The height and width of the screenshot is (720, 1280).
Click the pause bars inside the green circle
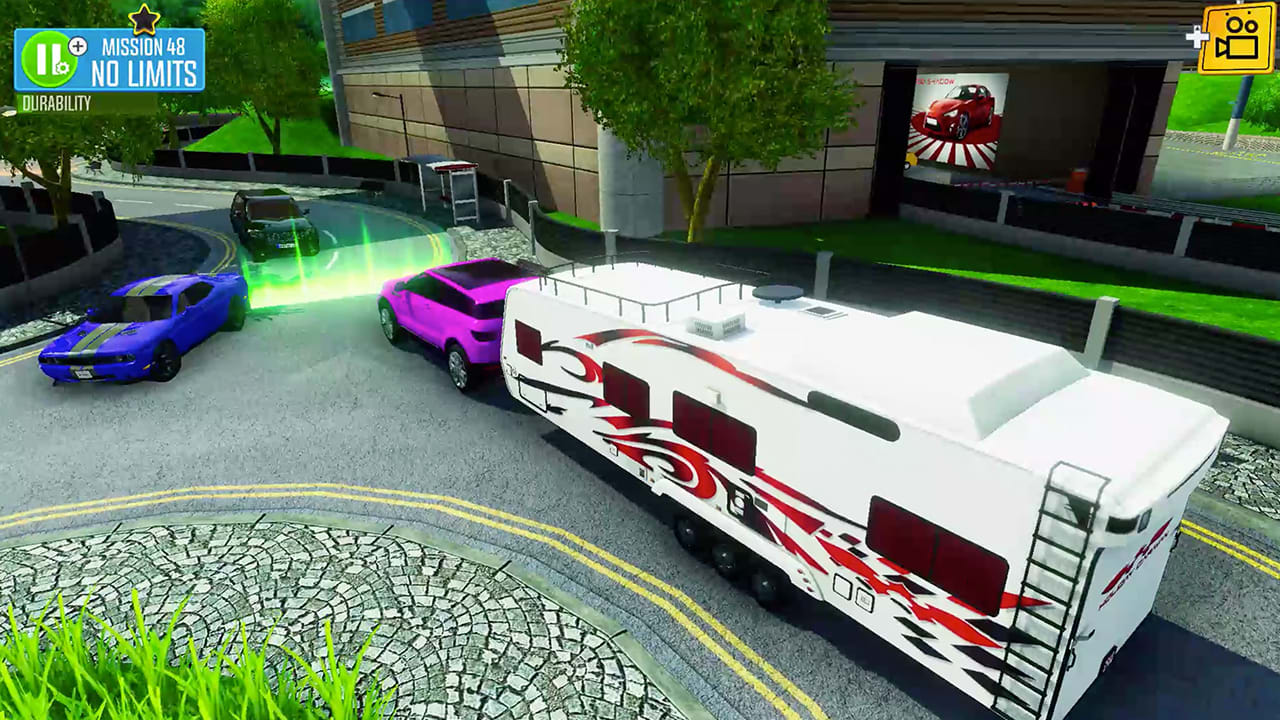[46, 57]
